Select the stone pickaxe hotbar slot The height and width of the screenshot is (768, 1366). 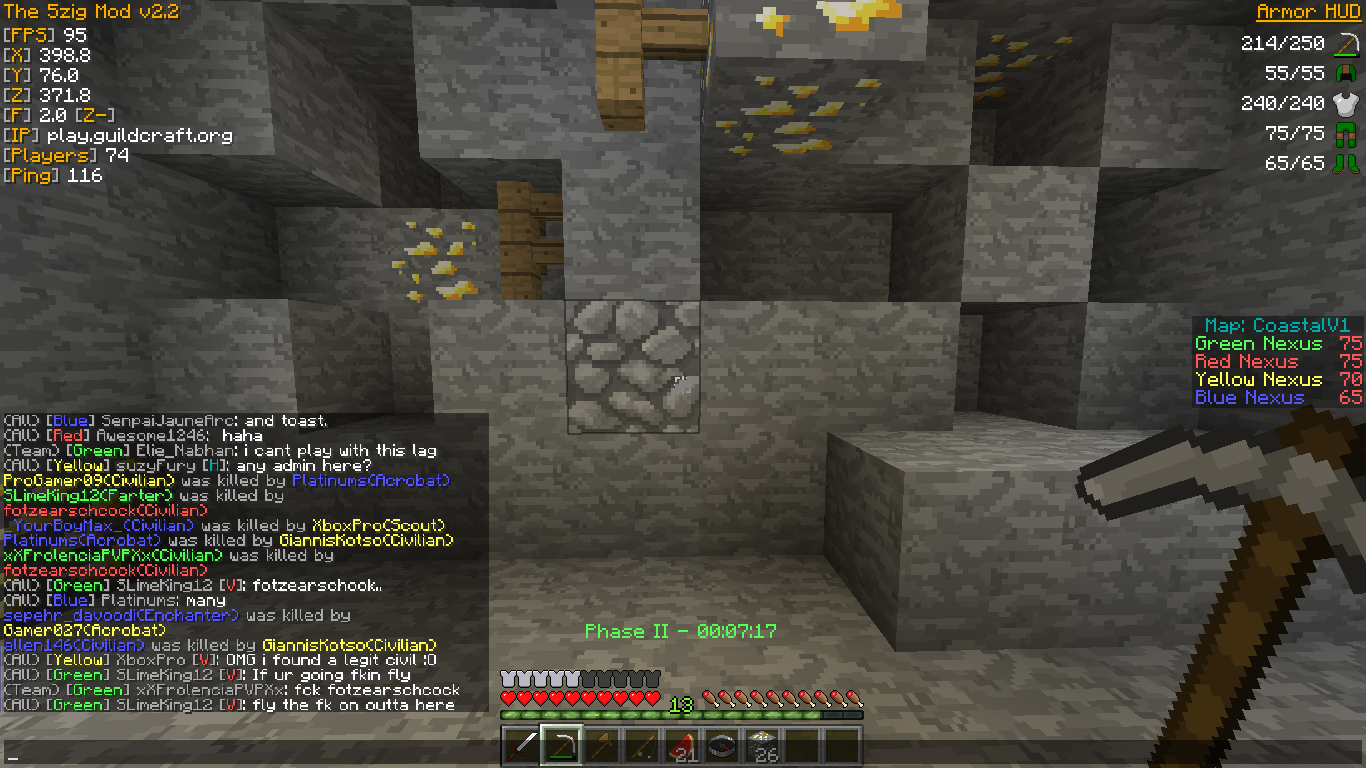[x=561, y=746]
